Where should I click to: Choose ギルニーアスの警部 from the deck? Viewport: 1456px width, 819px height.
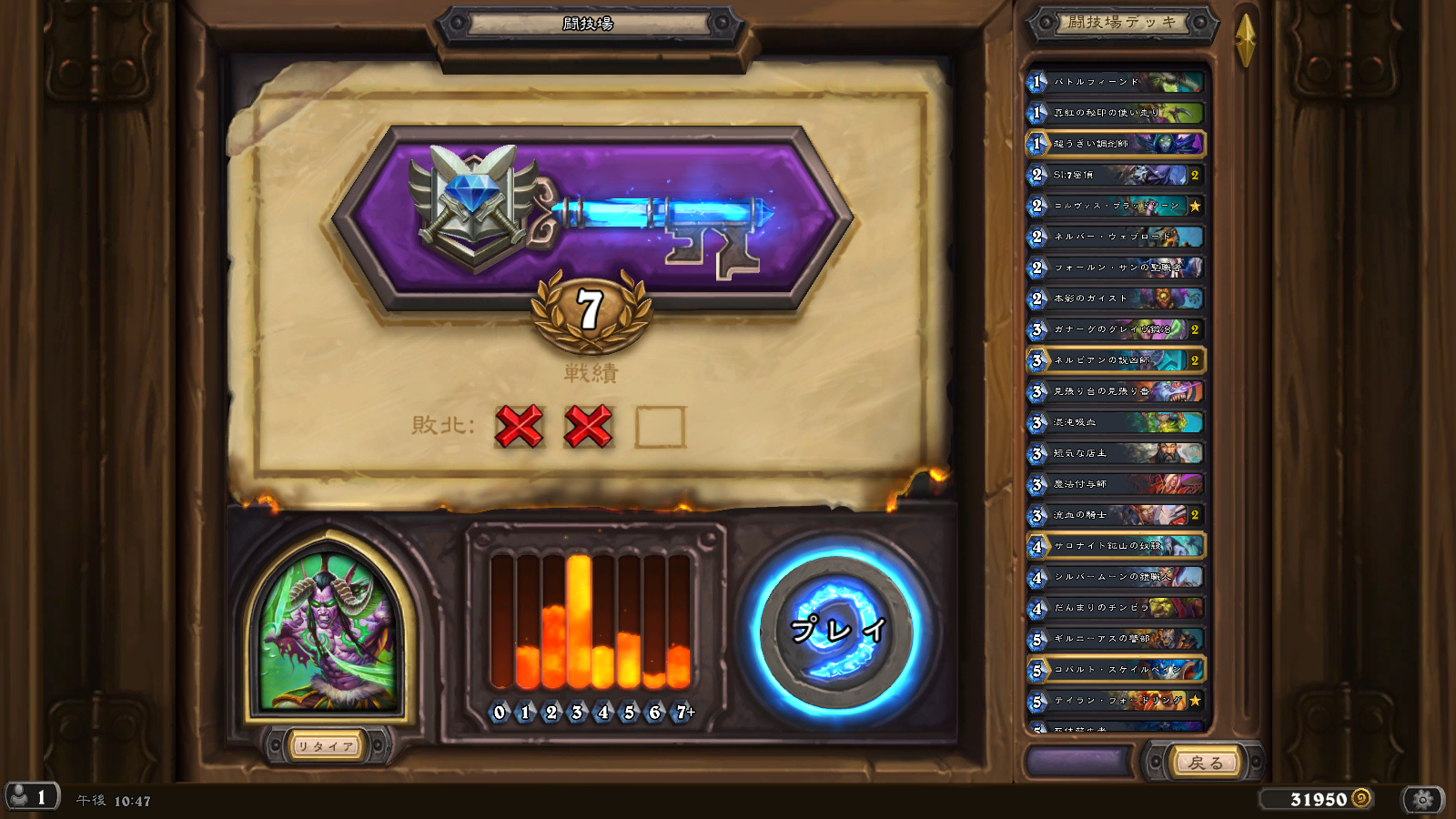click(1116, 639)
